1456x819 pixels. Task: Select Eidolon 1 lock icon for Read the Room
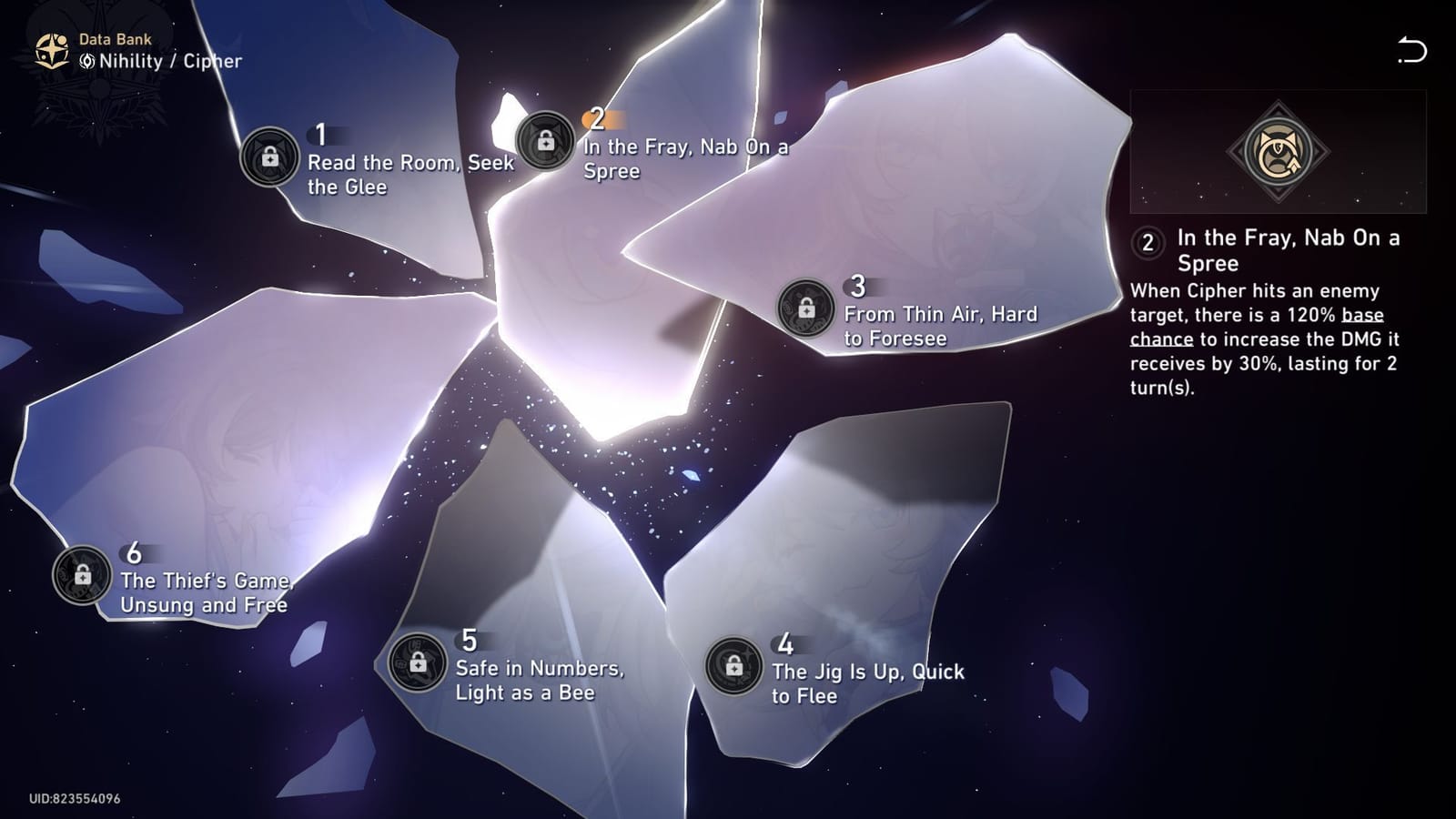[x=268, y=155]
